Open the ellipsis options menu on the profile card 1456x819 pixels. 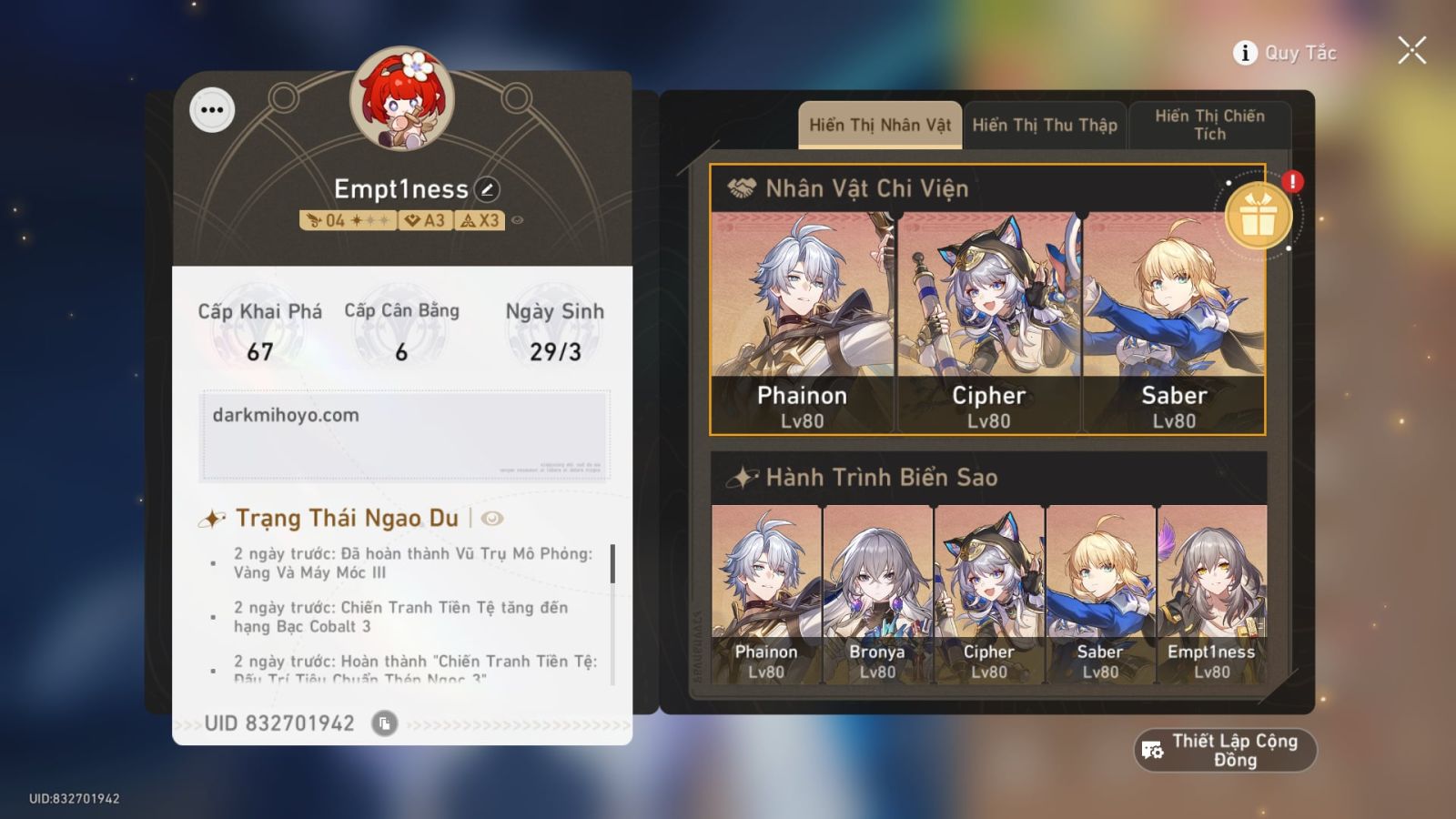click(x=212, y=110)
